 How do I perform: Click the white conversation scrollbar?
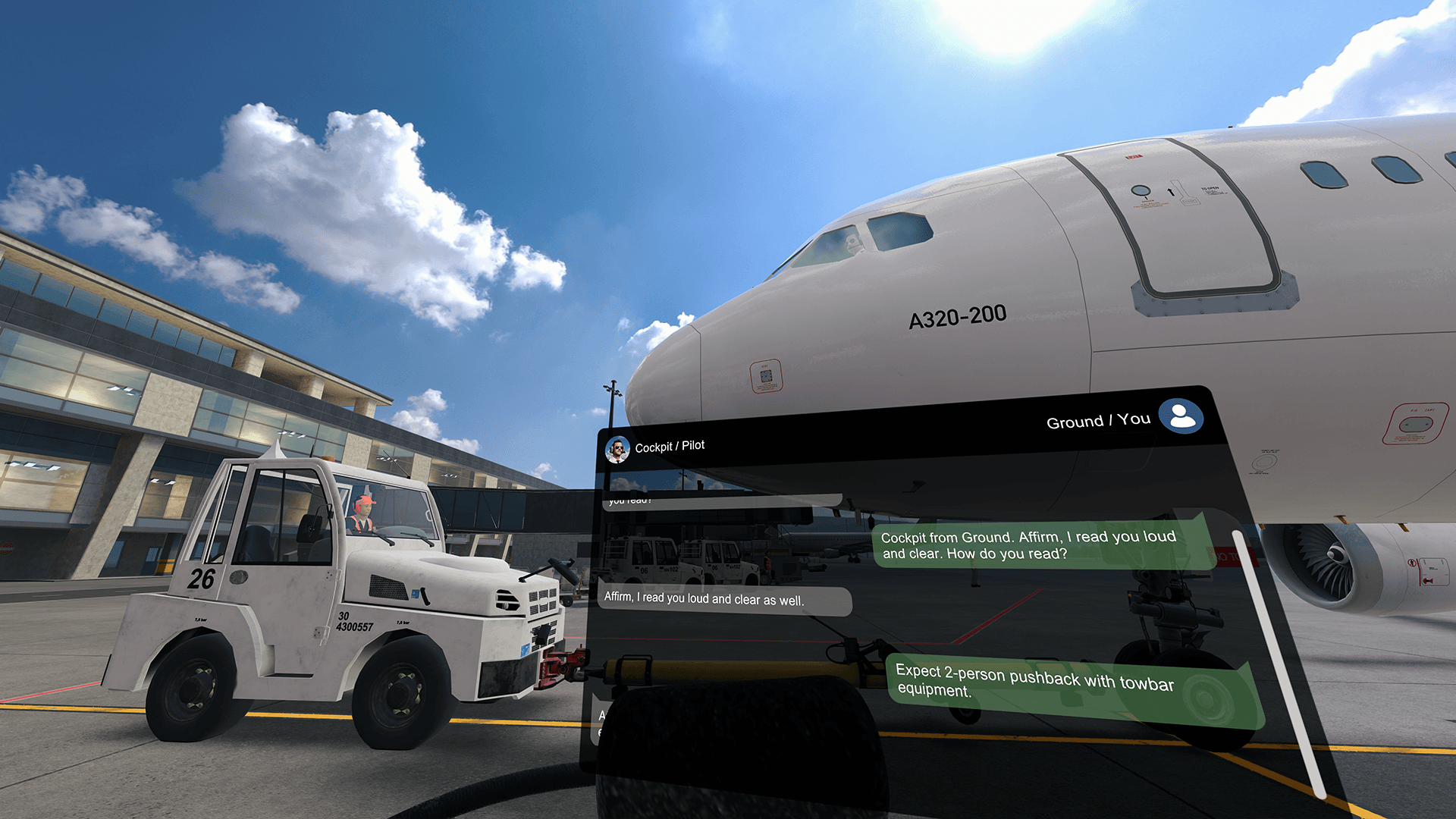pyautogui.click(x=1278, y=660)
